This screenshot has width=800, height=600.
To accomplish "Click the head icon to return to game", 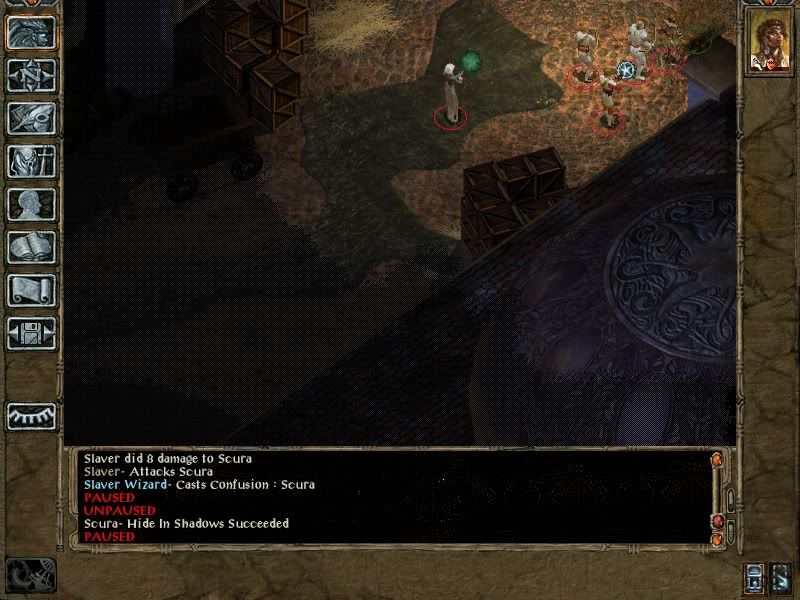I will (31, 32).
